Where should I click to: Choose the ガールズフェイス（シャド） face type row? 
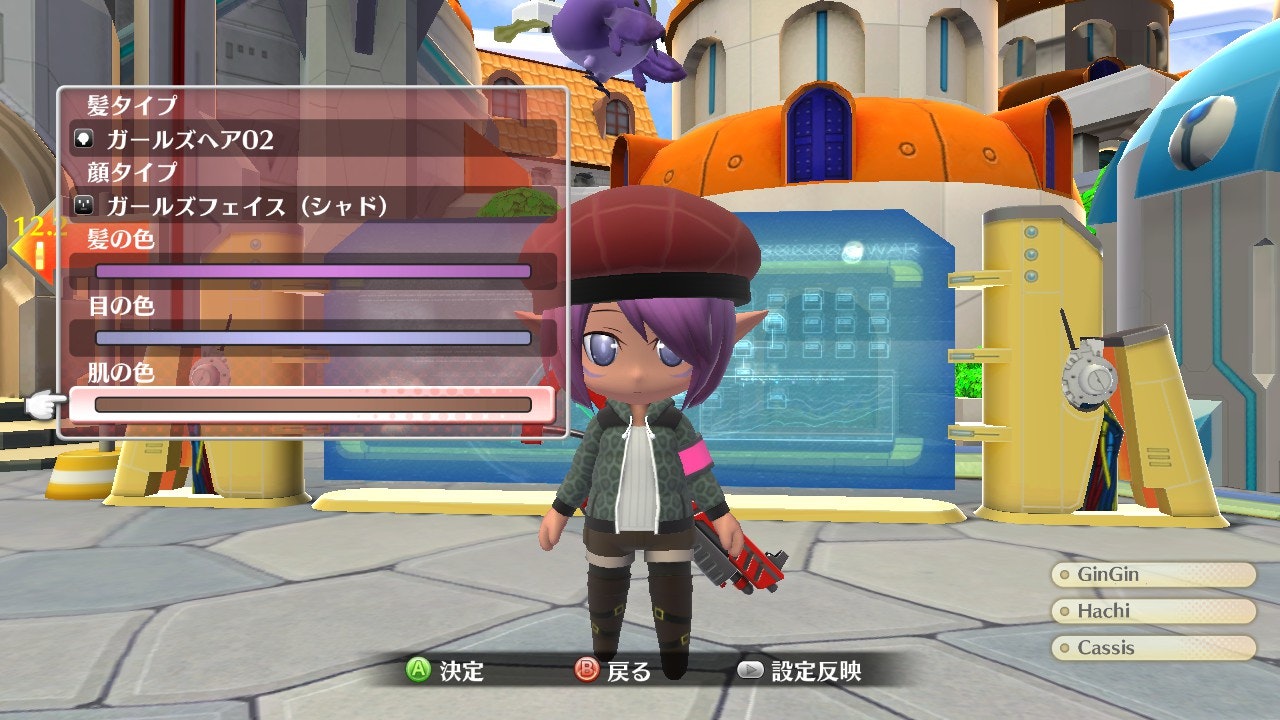312,206
